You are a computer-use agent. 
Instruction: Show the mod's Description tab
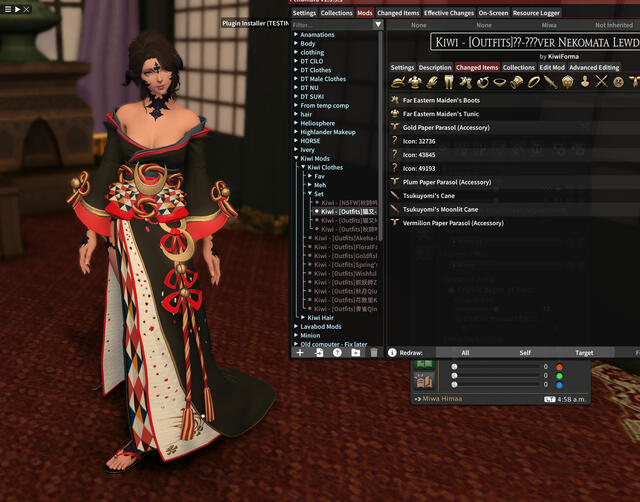(x=435, y=68)
